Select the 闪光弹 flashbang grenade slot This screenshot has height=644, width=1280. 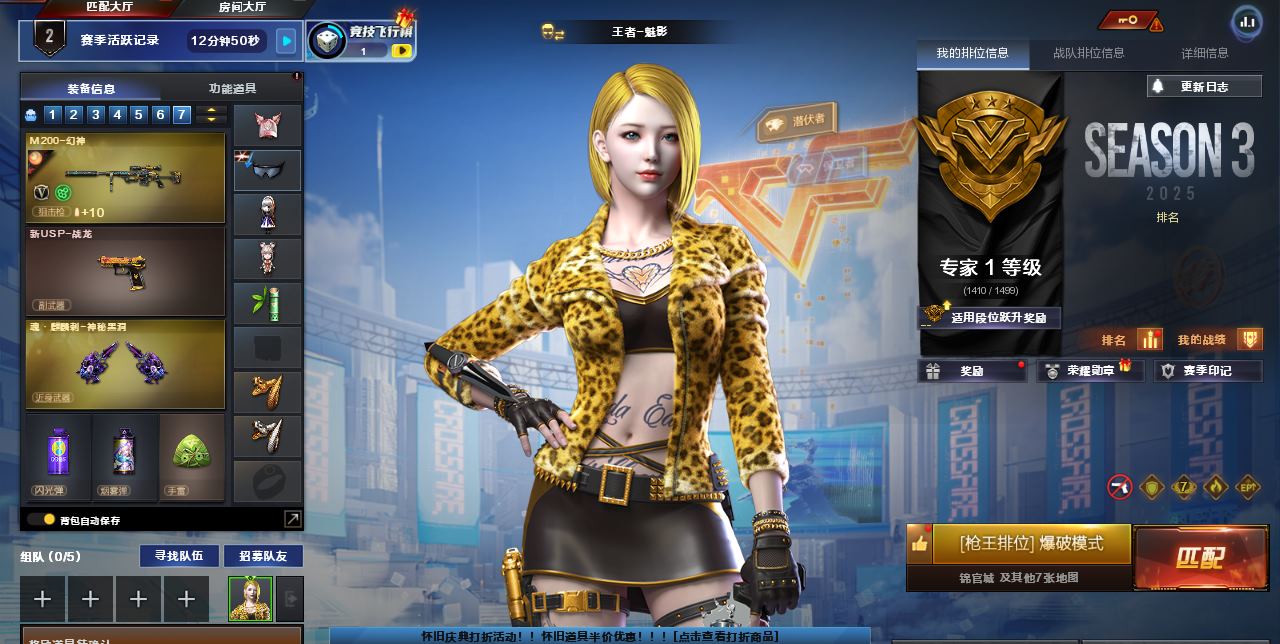(57, 457)
